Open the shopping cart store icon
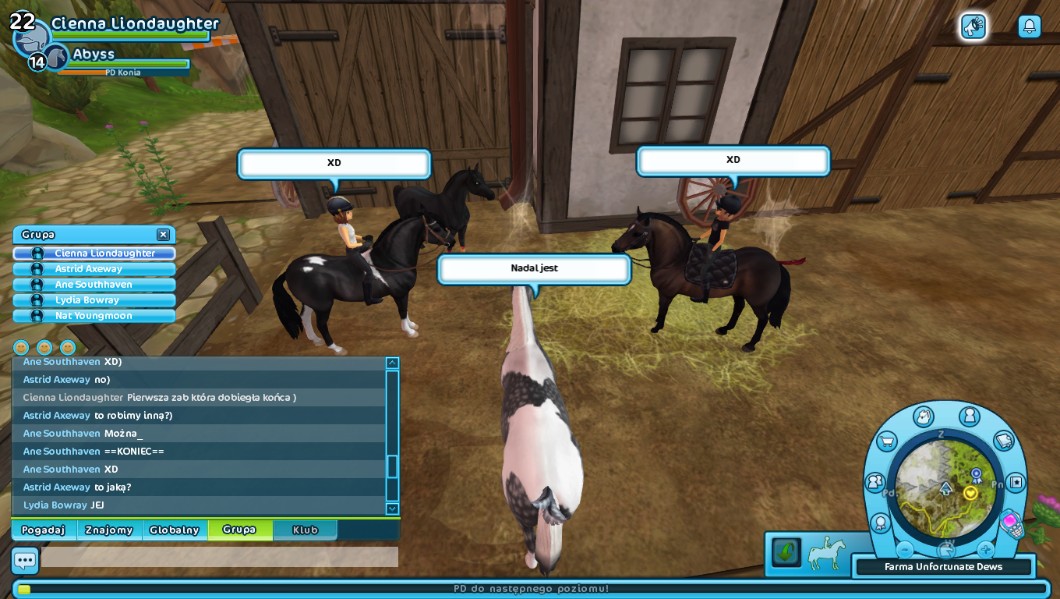The width and height of the screenshot is (1060, 599). pyautogui.click(x=886, y=442)
